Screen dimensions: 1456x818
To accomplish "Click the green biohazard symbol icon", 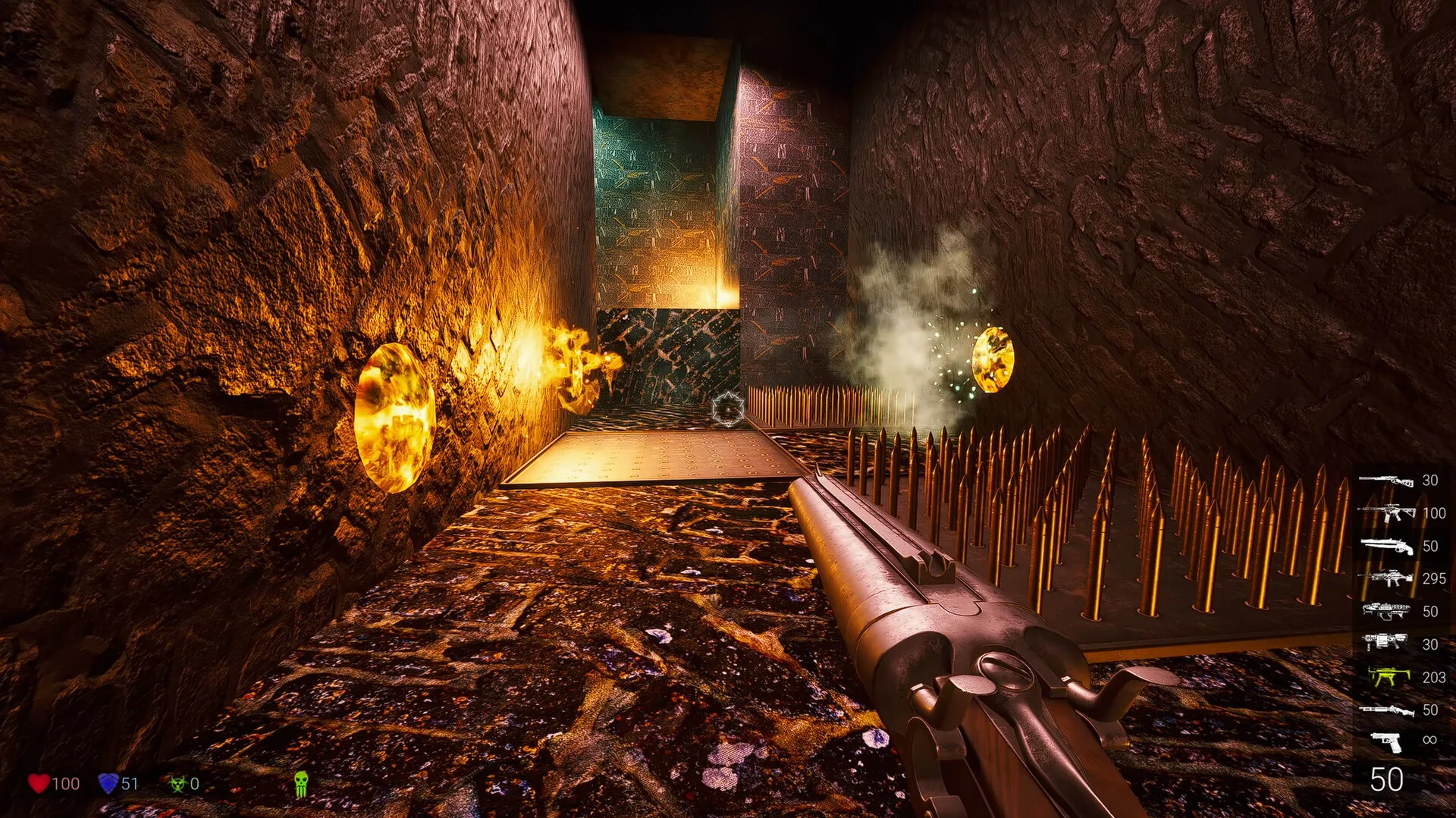I will [x=178, y=784].
